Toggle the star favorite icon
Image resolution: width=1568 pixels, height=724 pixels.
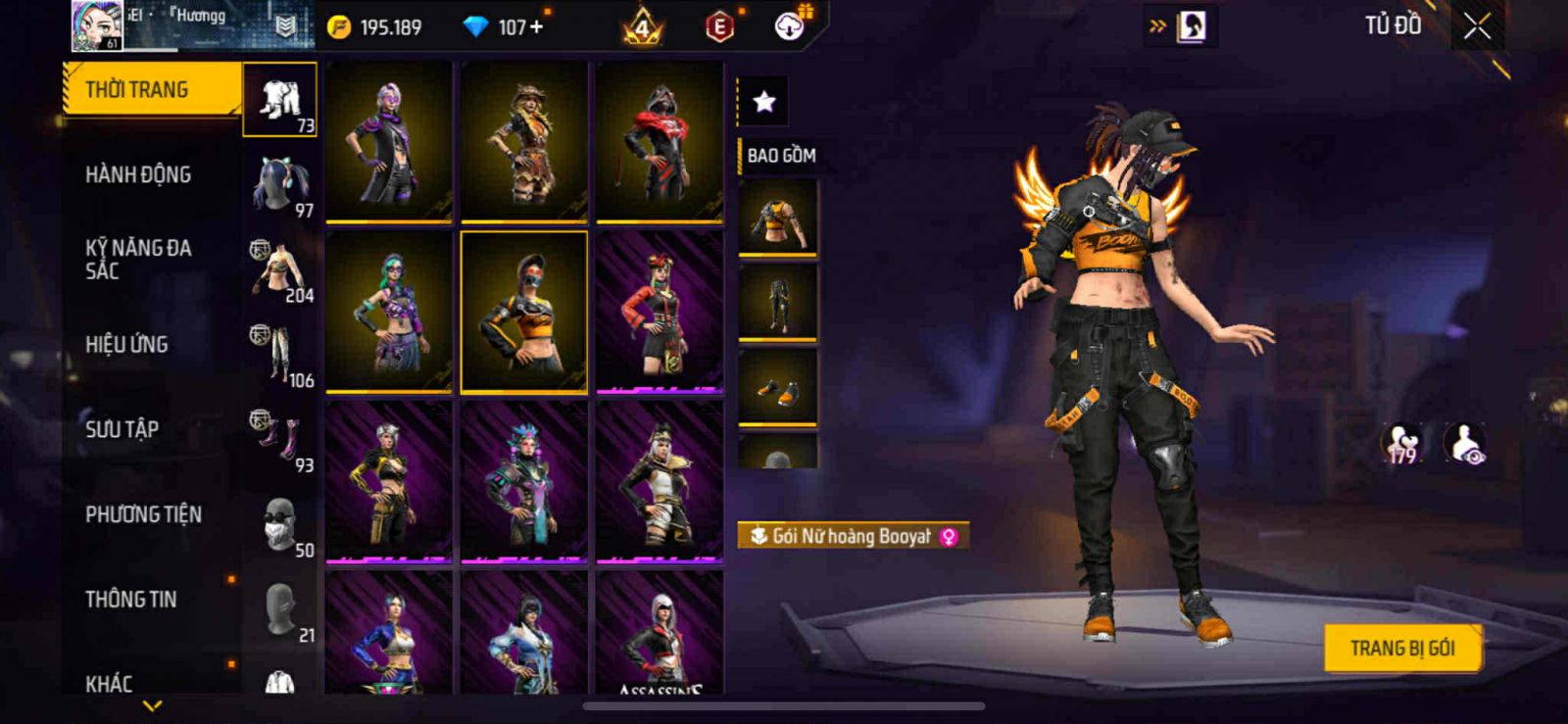tap(763, 101)
